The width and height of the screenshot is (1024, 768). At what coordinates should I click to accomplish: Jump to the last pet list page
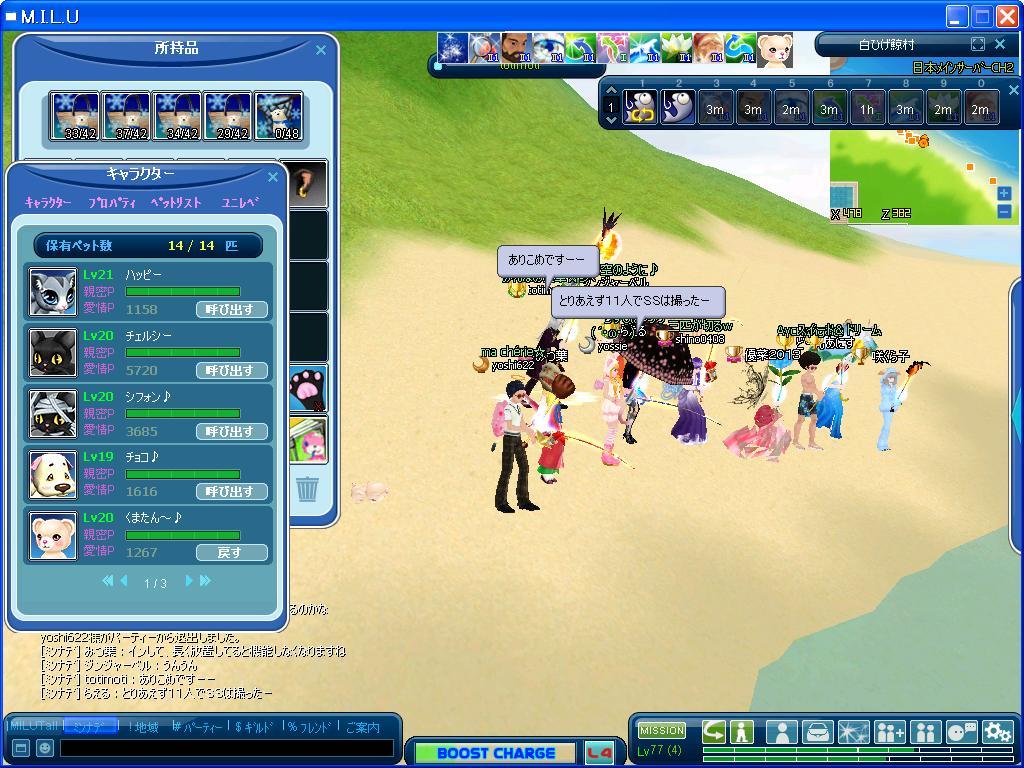pyautogui.click(x=205, y=581)
